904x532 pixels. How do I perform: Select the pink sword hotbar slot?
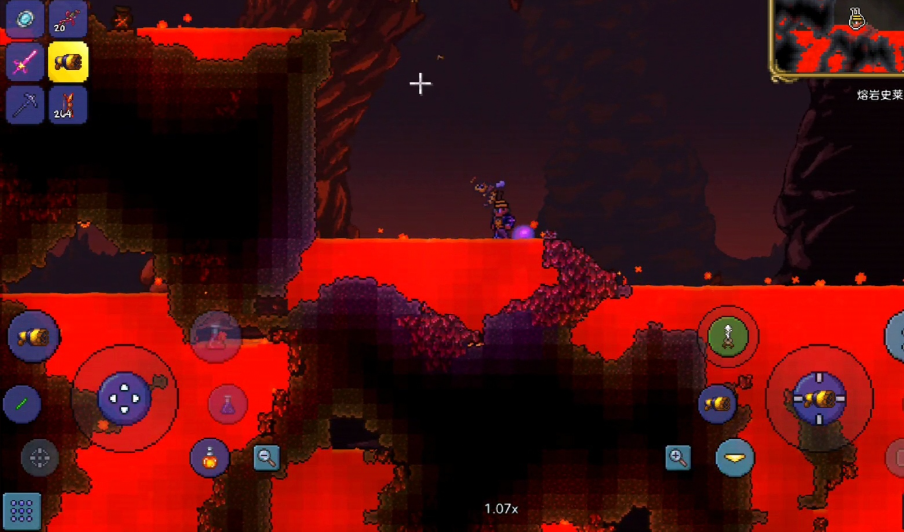pos(25,62)
